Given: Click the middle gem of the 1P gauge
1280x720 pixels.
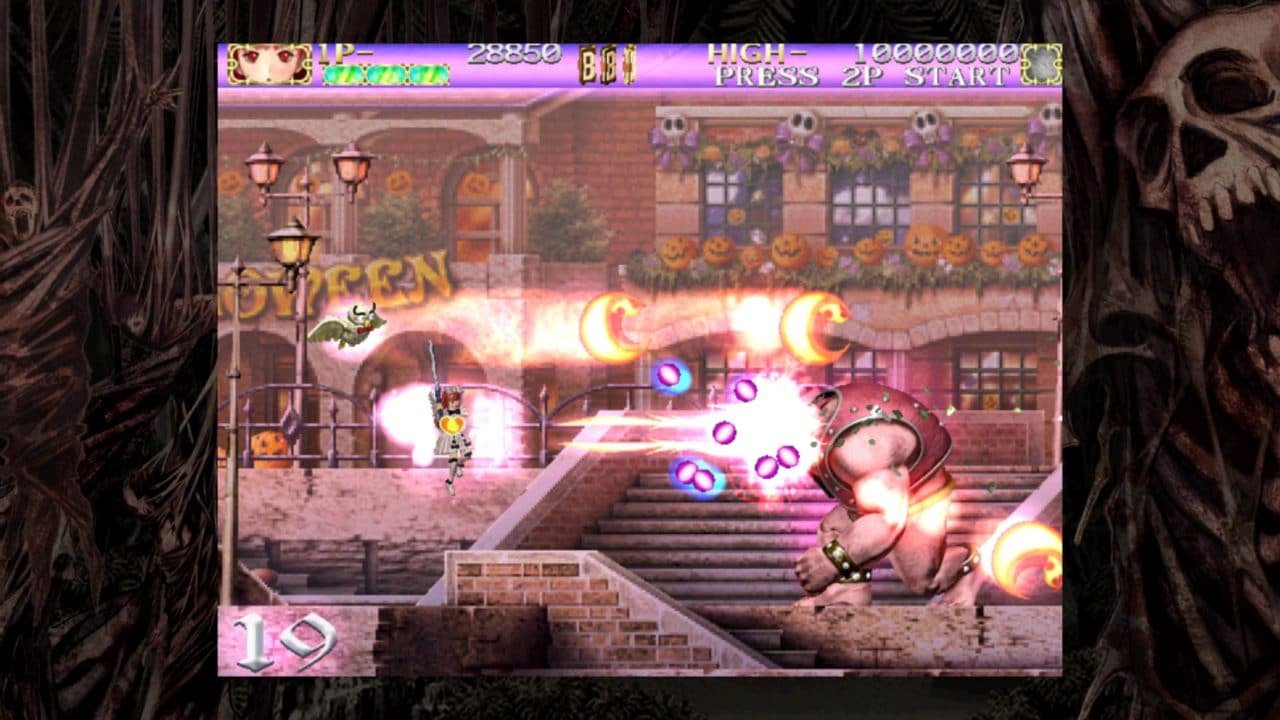Looking at the screenshot, I should tap(388, 75).
